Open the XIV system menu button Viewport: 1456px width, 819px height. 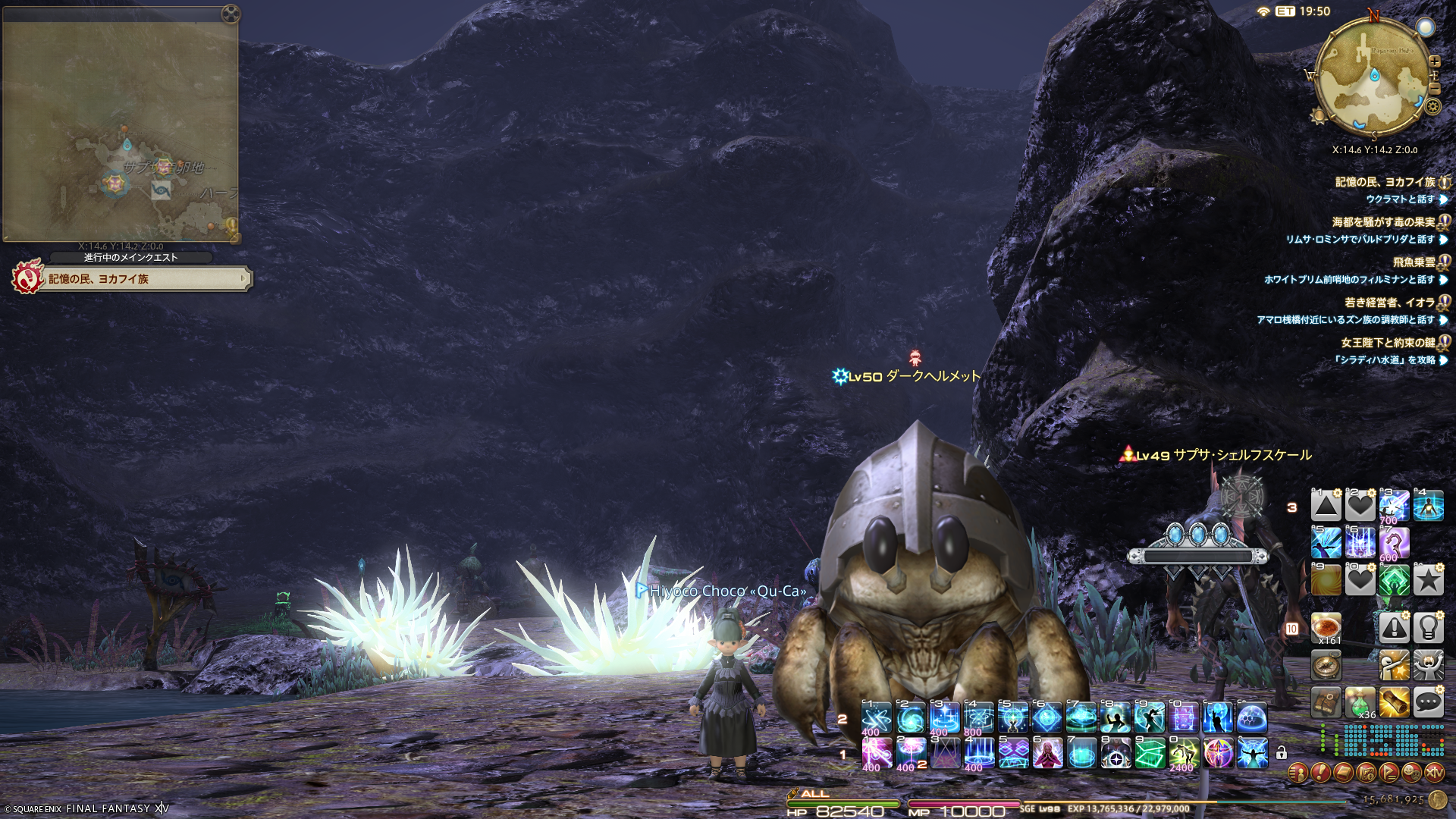[x=1434, y=773]
